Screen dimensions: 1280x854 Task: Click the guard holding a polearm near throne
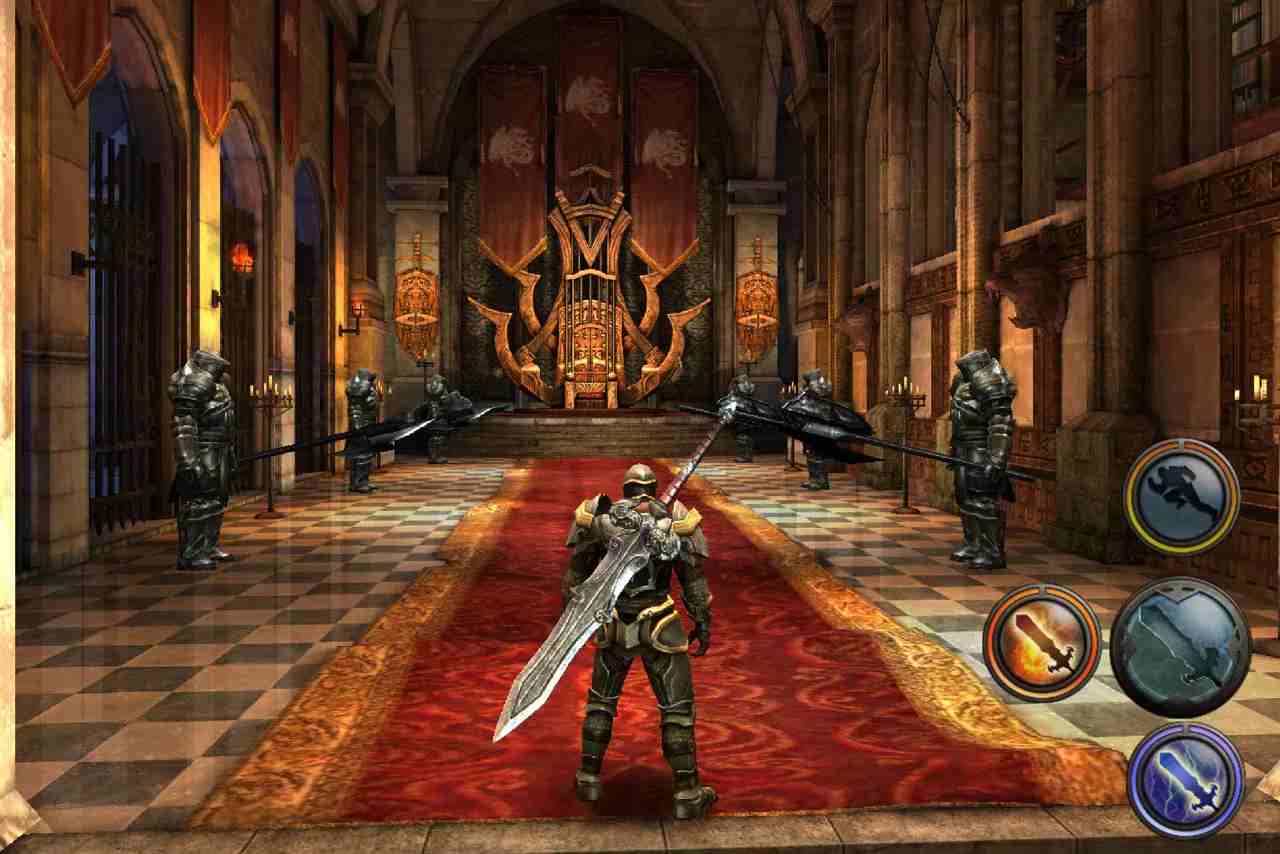[745, 420]
